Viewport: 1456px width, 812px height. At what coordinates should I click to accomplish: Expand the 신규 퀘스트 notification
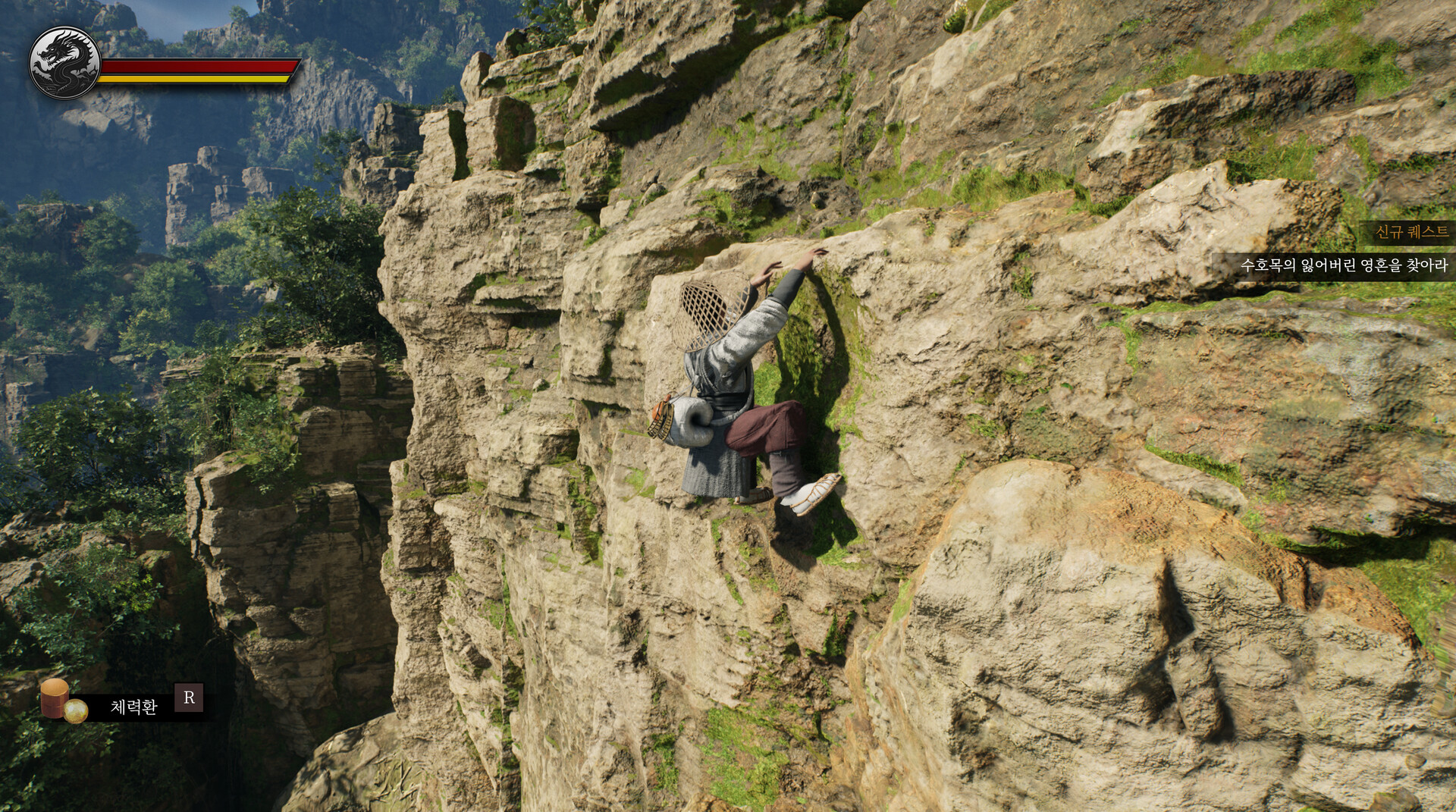point(1407,231)
